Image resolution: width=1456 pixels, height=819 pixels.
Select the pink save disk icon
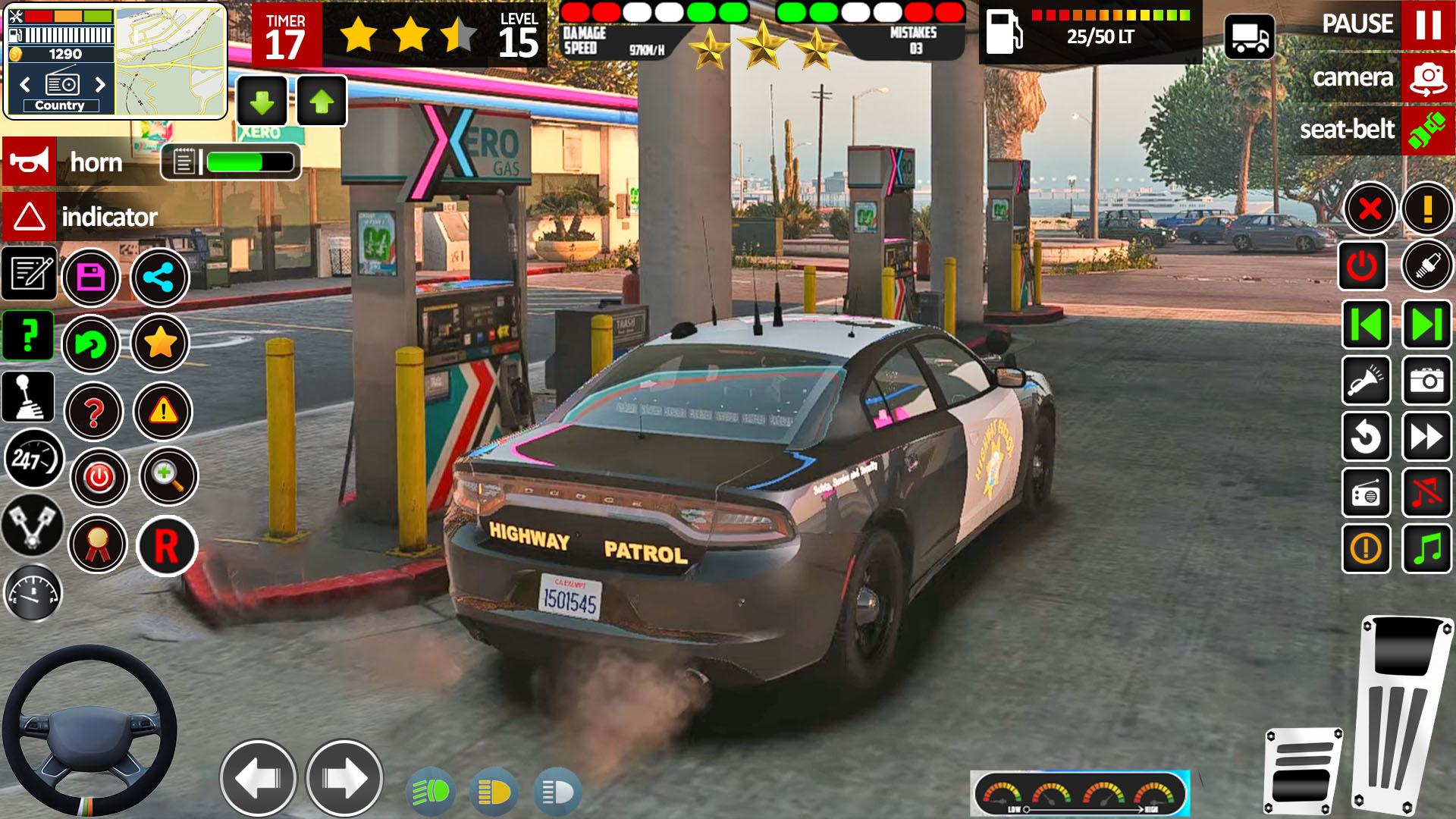coord(91,278)
